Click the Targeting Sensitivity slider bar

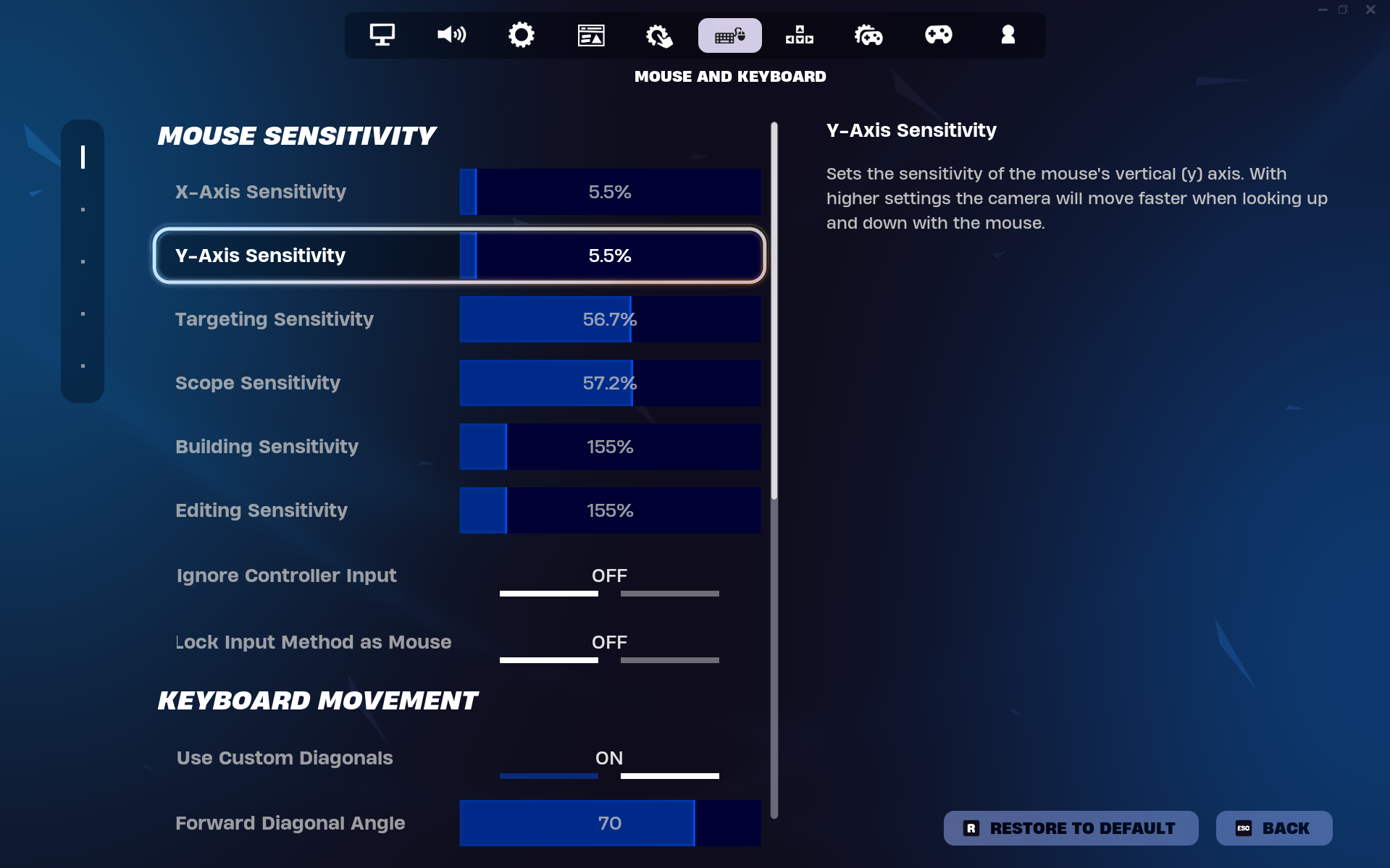[609, 319]
